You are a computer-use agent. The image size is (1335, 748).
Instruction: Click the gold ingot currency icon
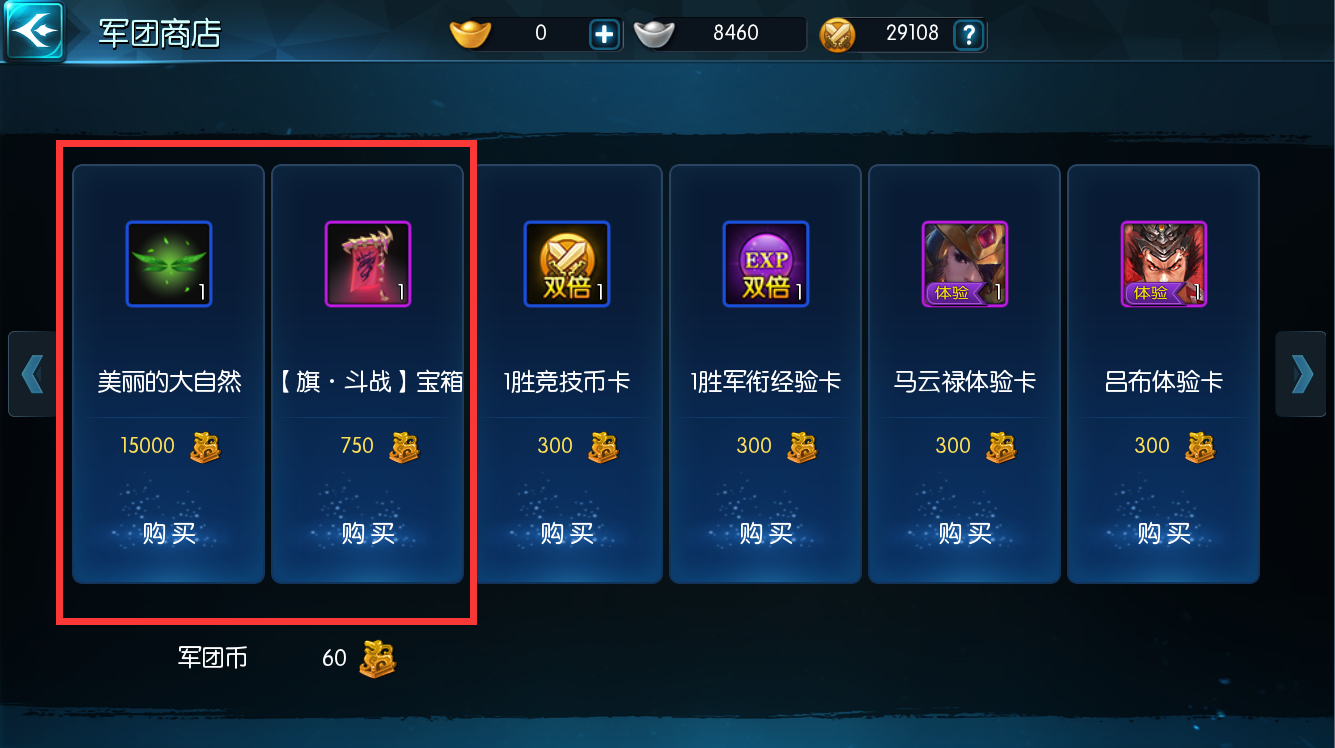(470, 33)
